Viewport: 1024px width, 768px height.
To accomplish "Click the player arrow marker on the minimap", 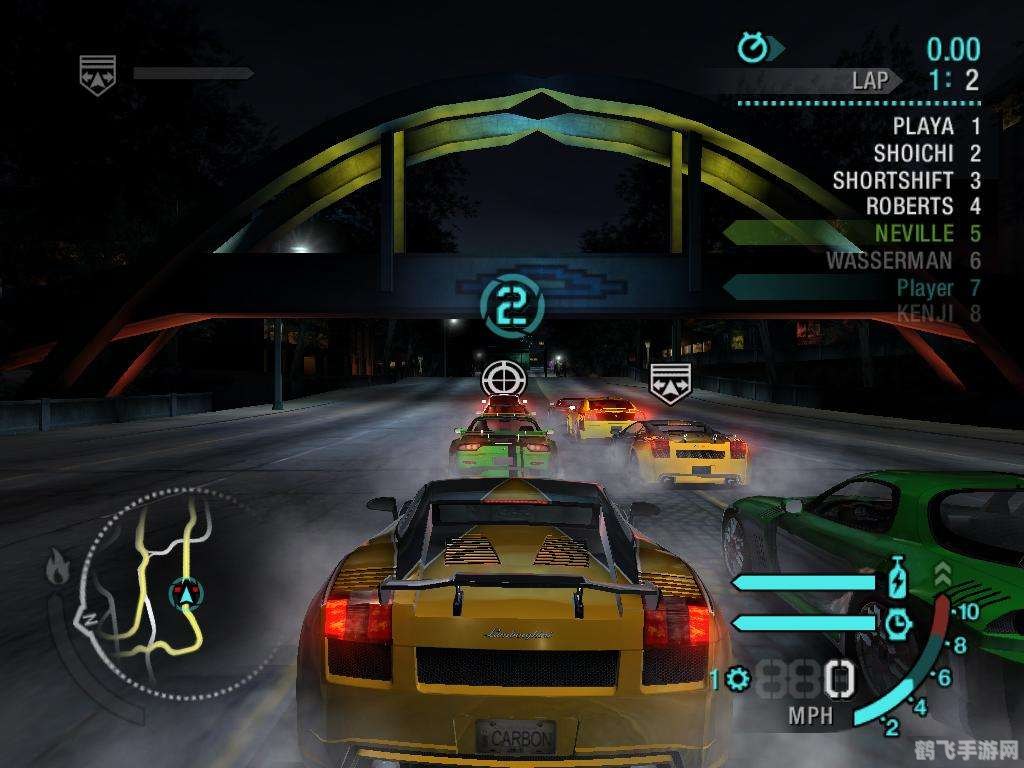I will click(184, 593).
